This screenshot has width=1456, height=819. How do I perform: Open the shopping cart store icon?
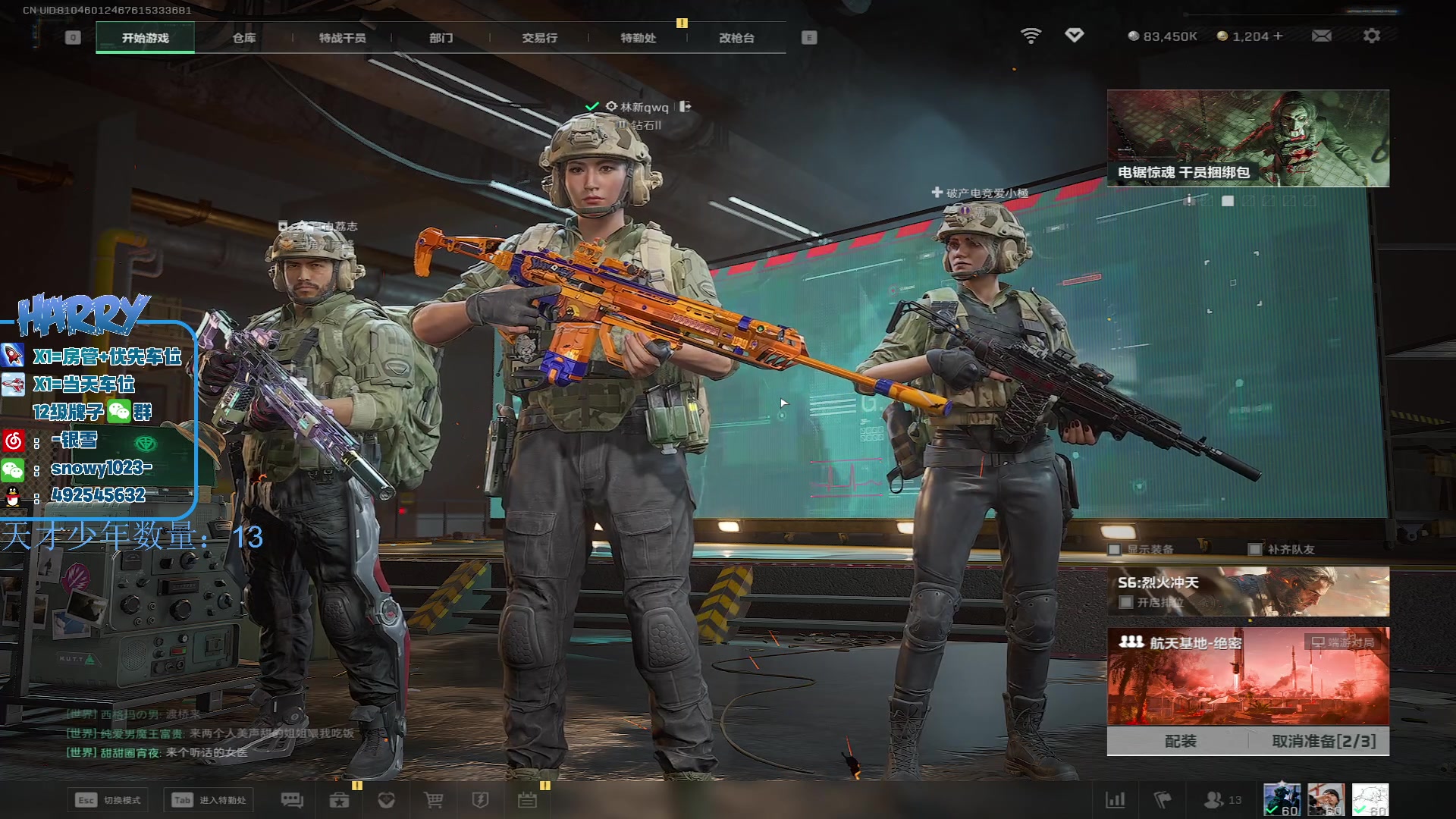(x=433, y=800)
